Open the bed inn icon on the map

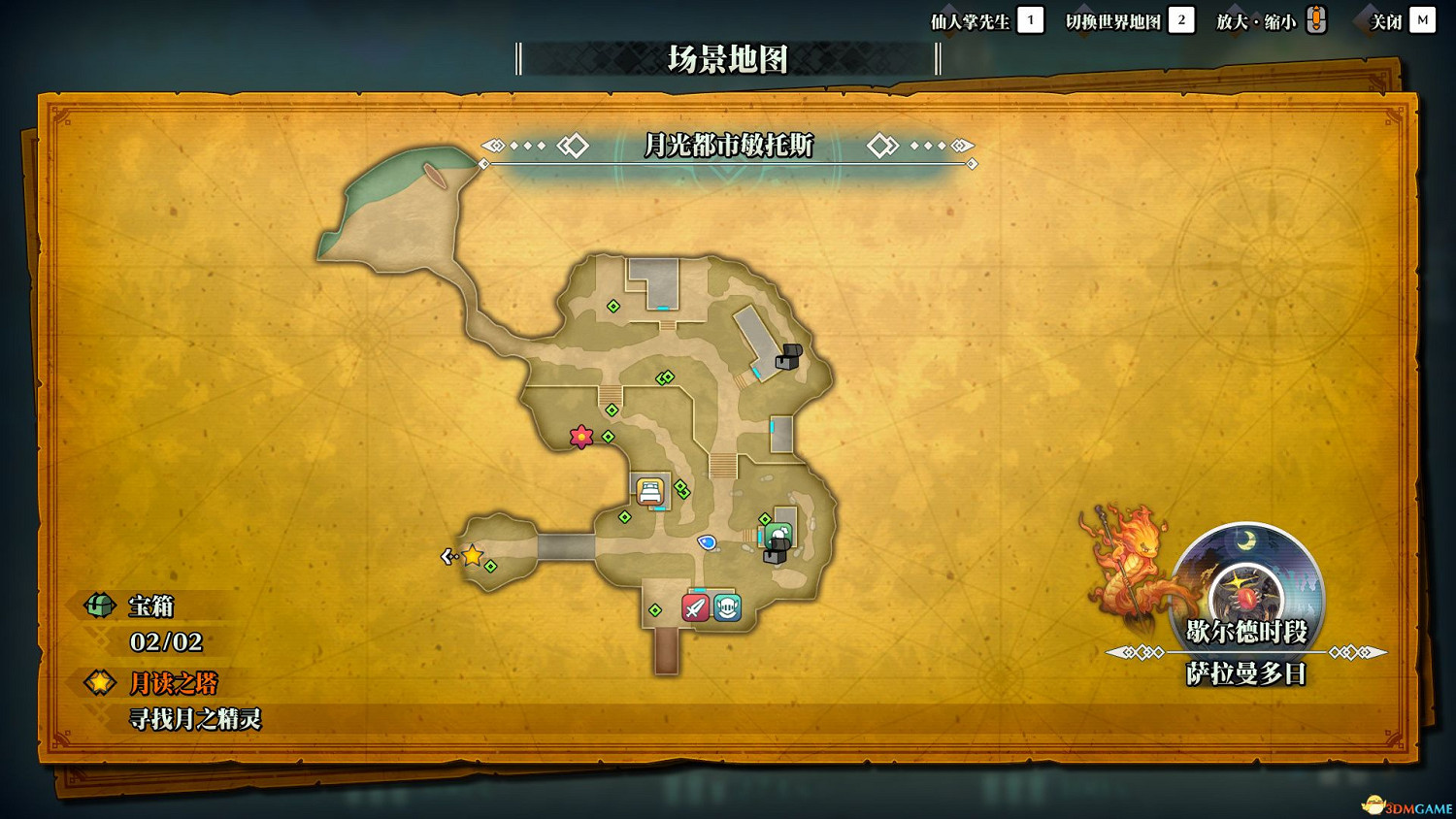[x=651, y=490]
